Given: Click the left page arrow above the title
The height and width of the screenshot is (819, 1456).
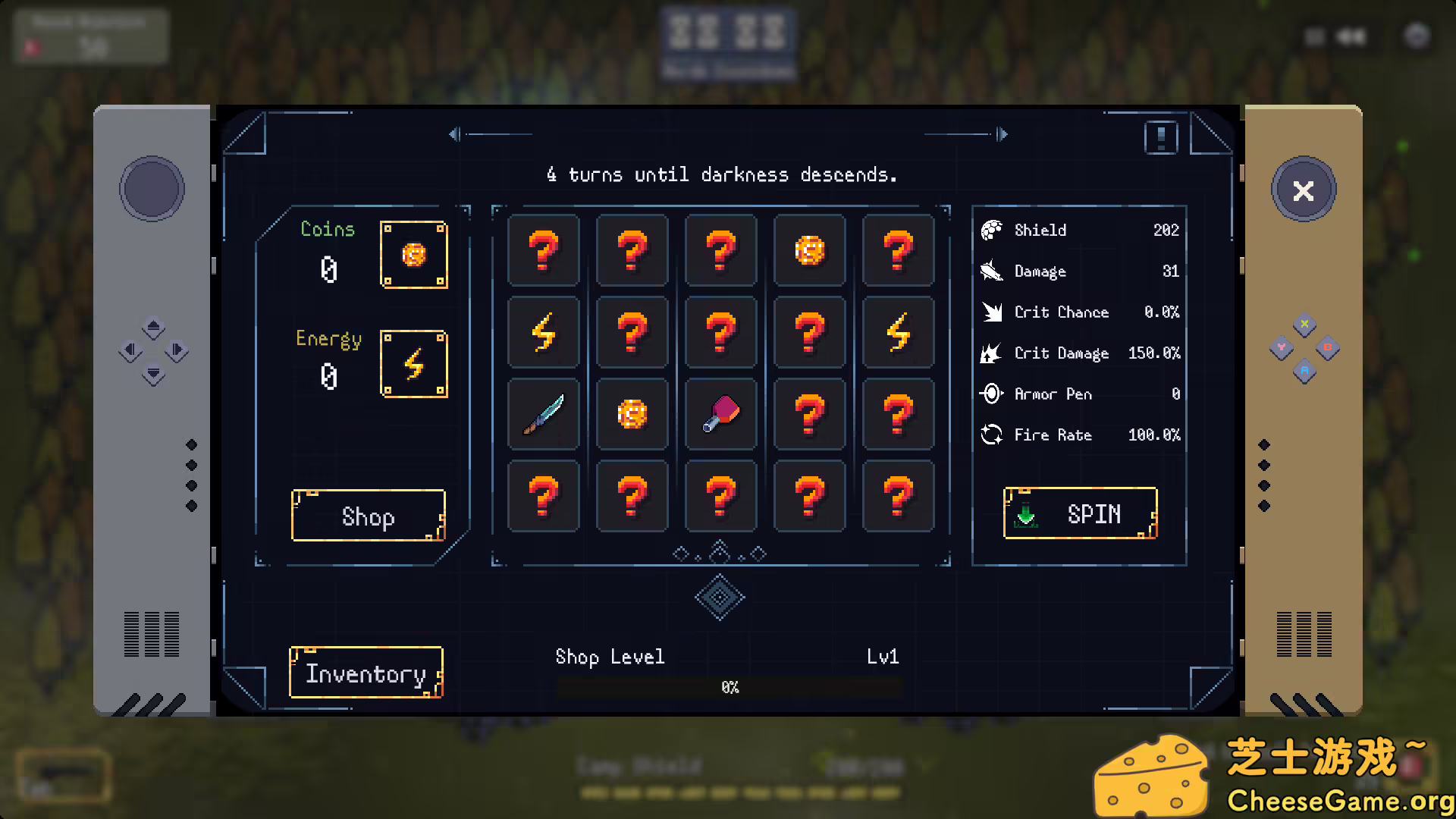Looking at the screenshot, I should [x=454, y=134].
